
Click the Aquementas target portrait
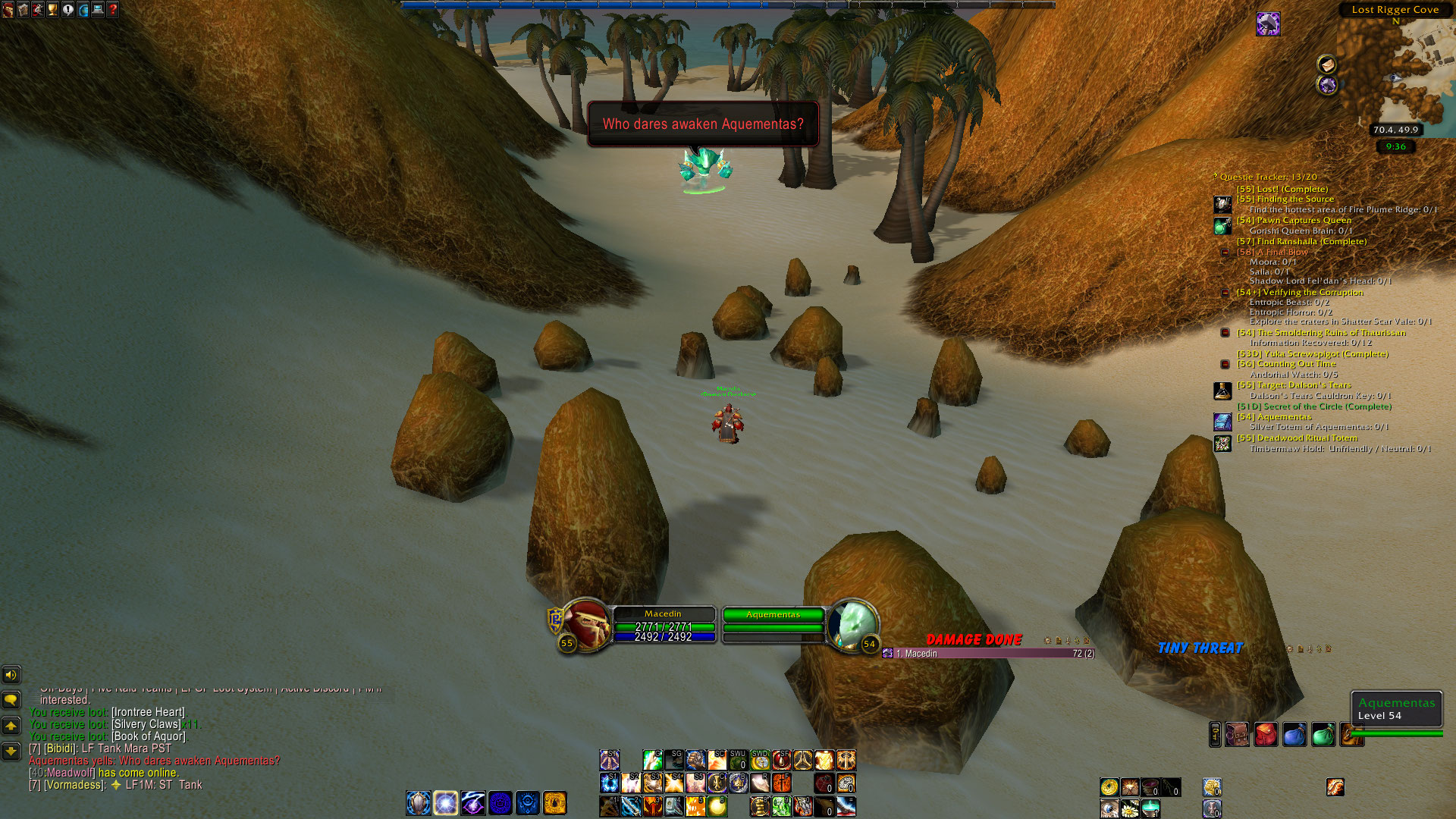(852, 625)
